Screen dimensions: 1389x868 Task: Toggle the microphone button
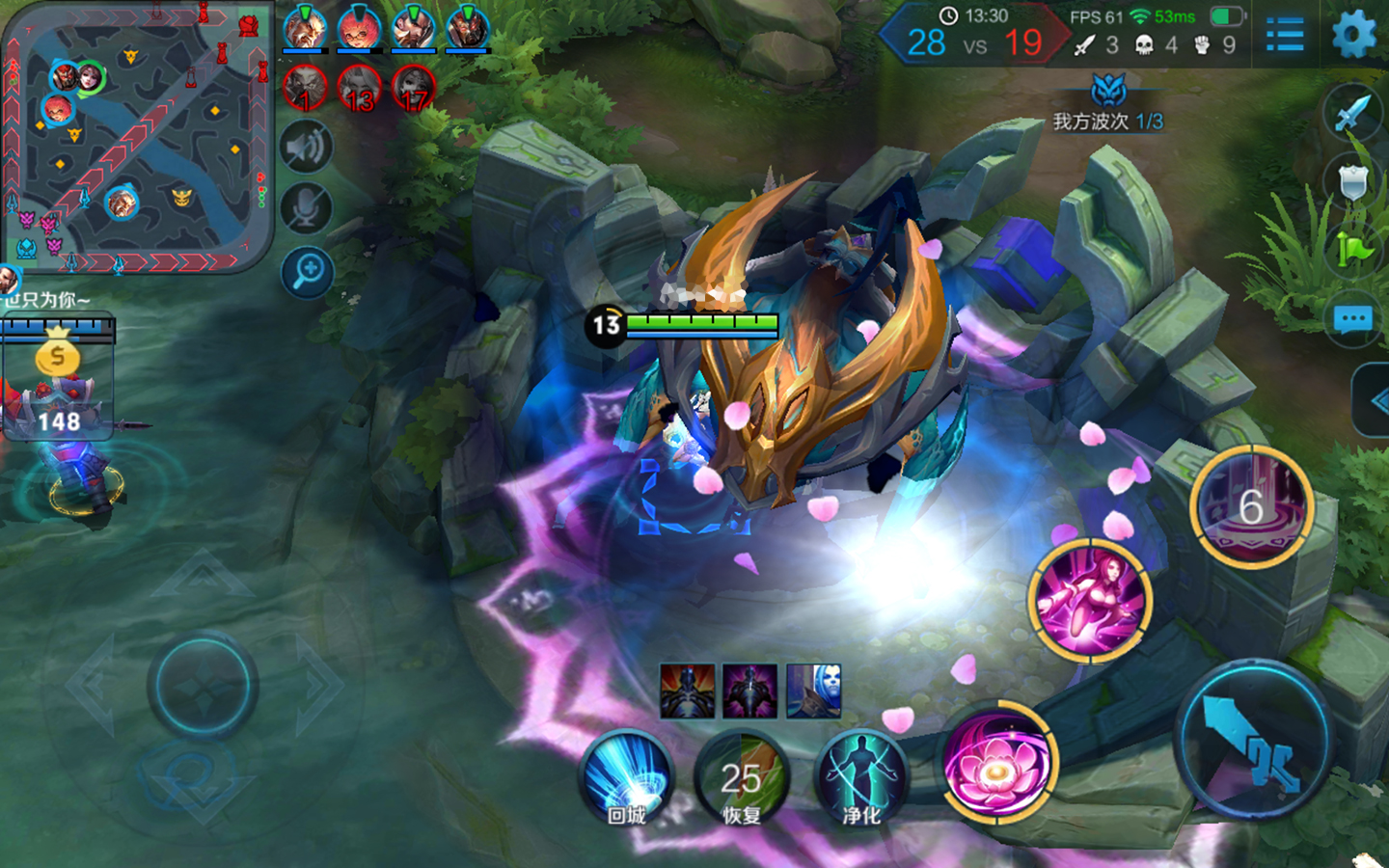(x=307, y=209)
